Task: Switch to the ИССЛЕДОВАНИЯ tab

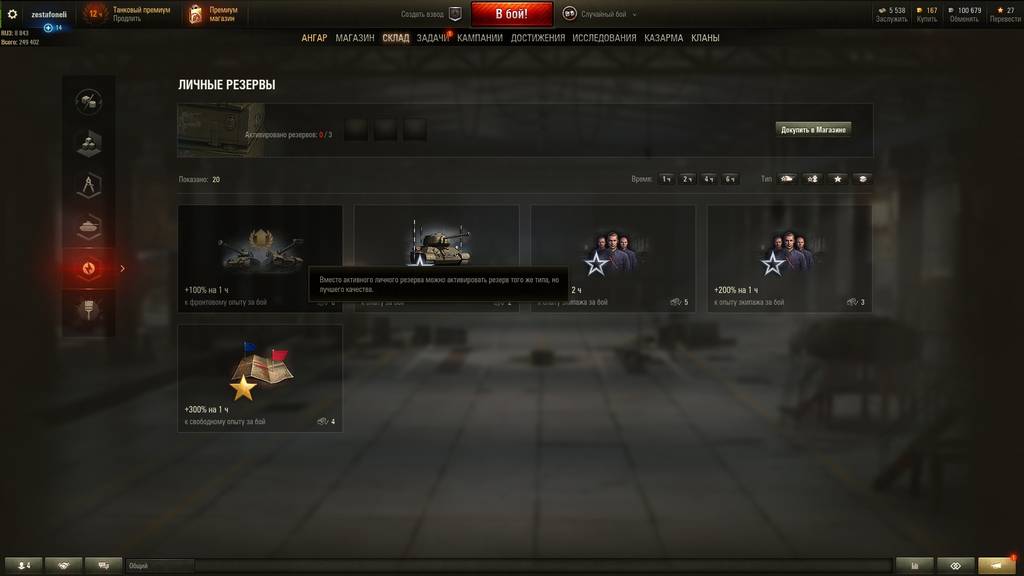Action: [x=604, y=38]
